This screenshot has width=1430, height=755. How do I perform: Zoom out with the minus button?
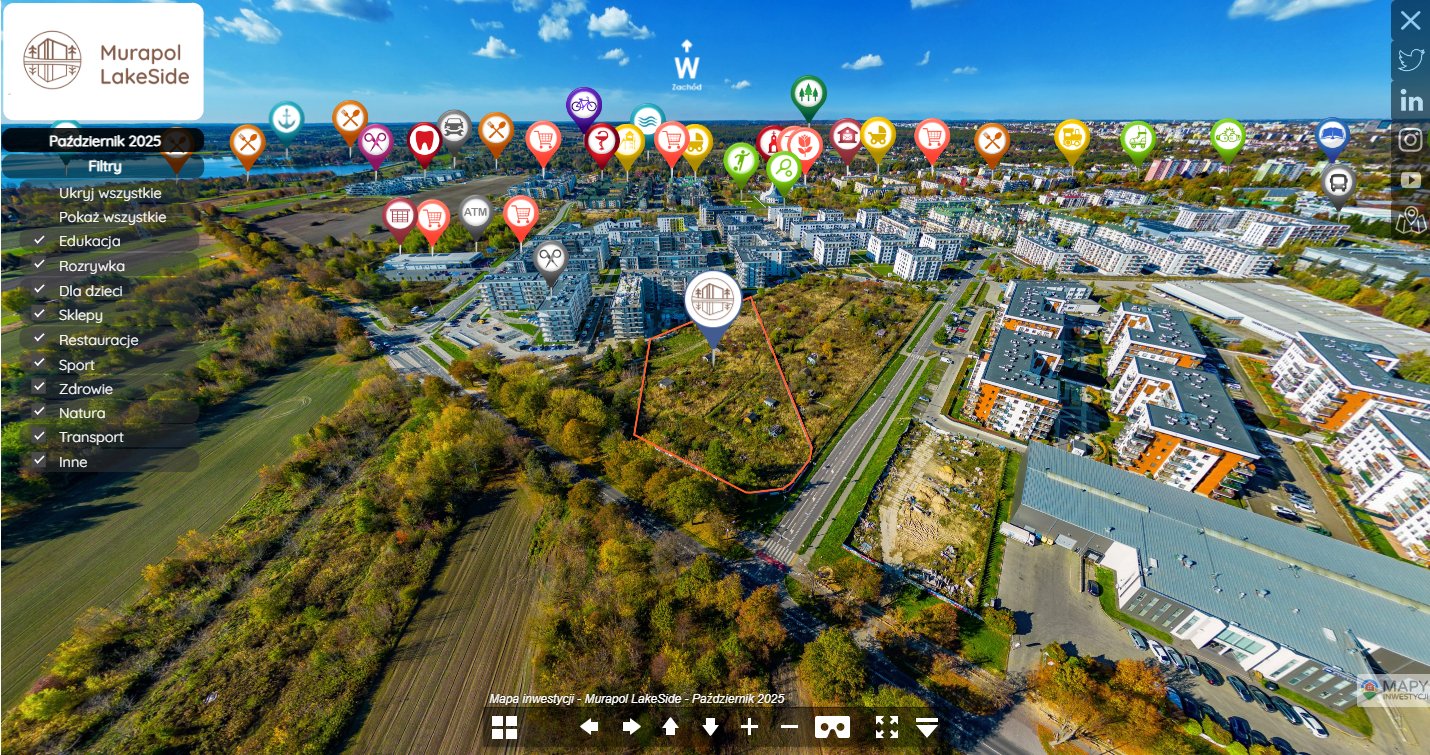(789, 727)
